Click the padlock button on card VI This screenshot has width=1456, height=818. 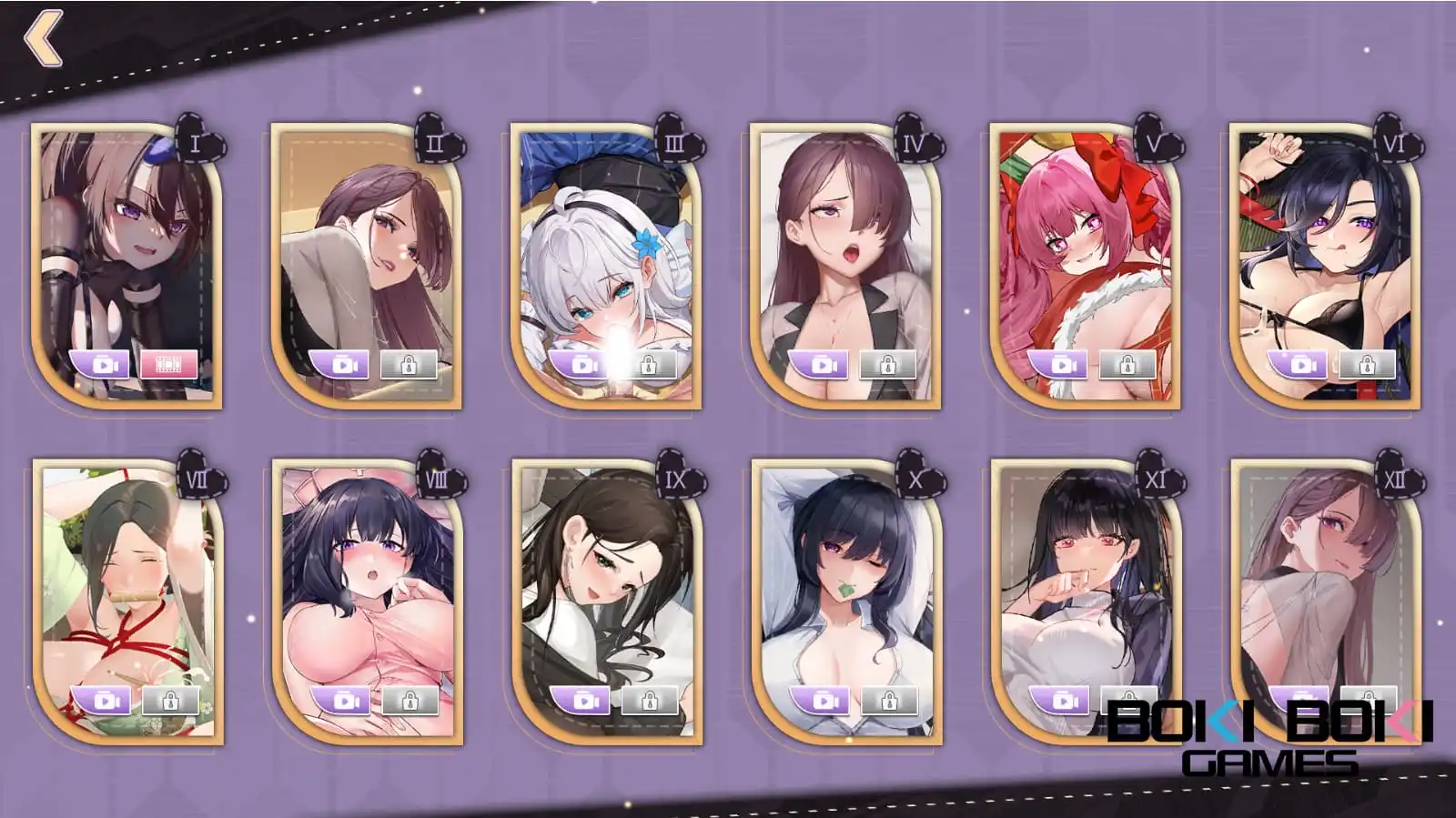click(x=1366, y=365)
